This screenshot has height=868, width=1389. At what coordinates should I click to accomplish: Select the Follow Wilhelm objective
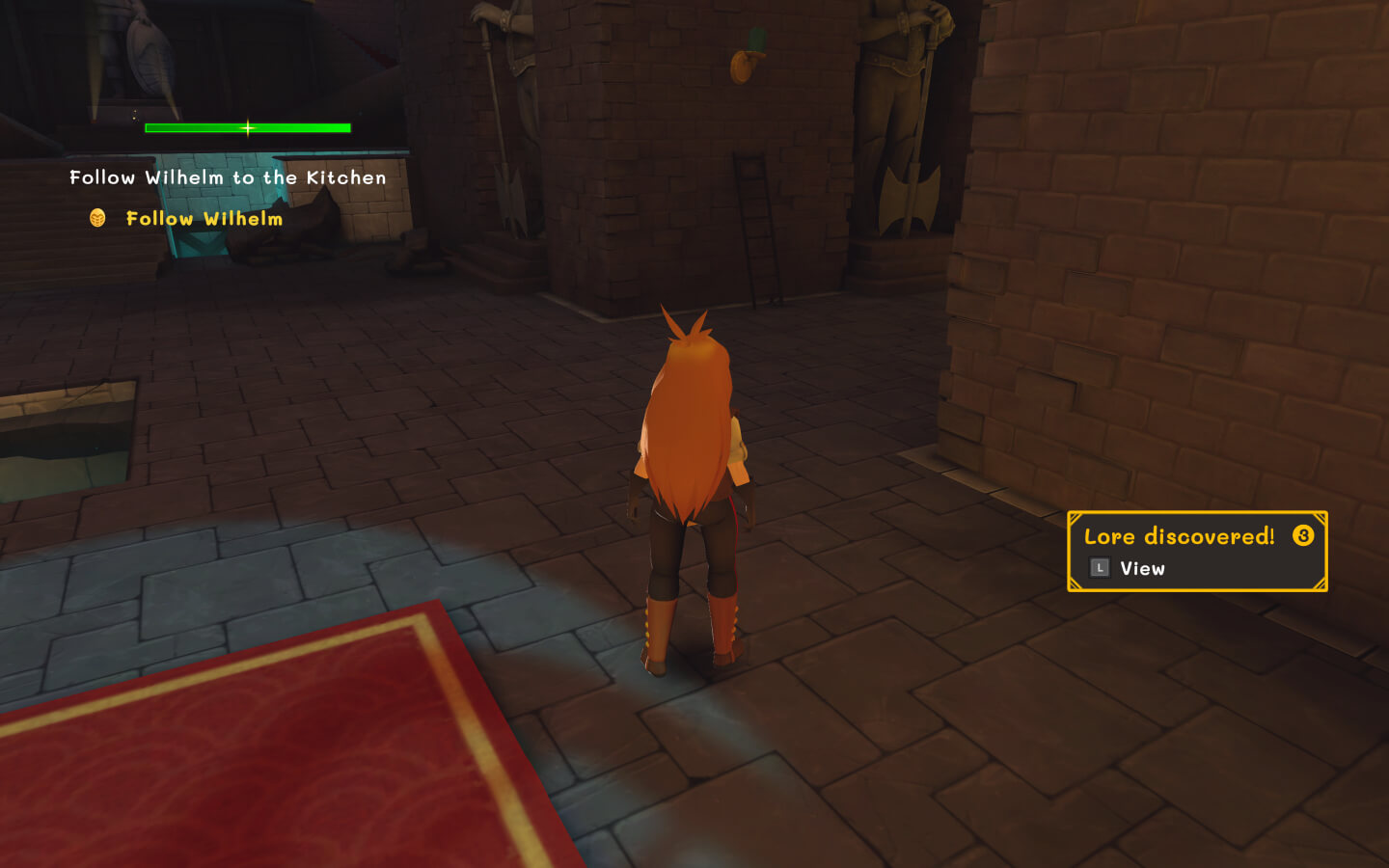pos(204,219)
